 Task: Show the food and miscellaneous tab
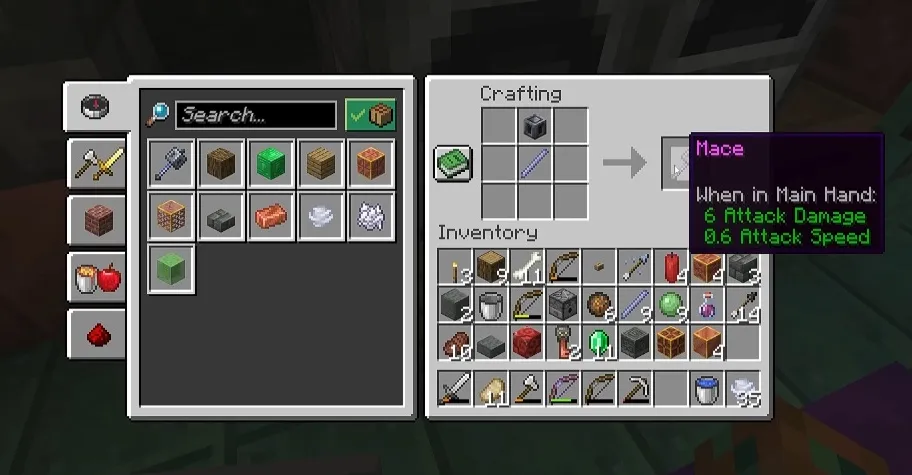(x=96, y=276)
